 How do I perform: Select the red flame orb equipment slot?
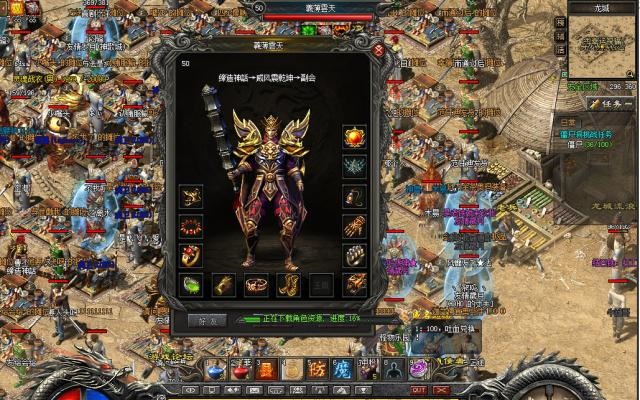pos(354,136)
